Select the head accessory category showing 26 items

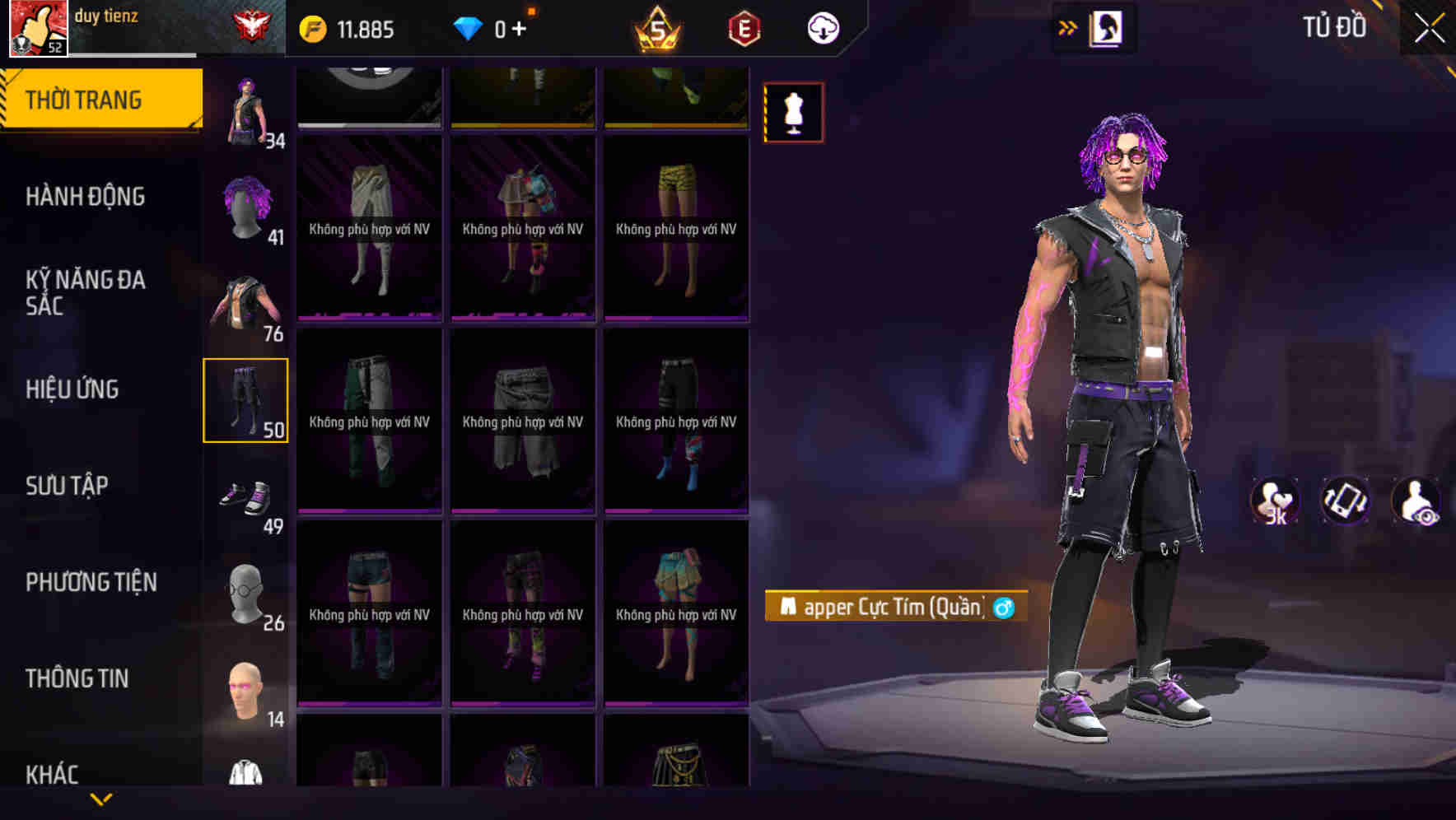click(x=246, y=590)
